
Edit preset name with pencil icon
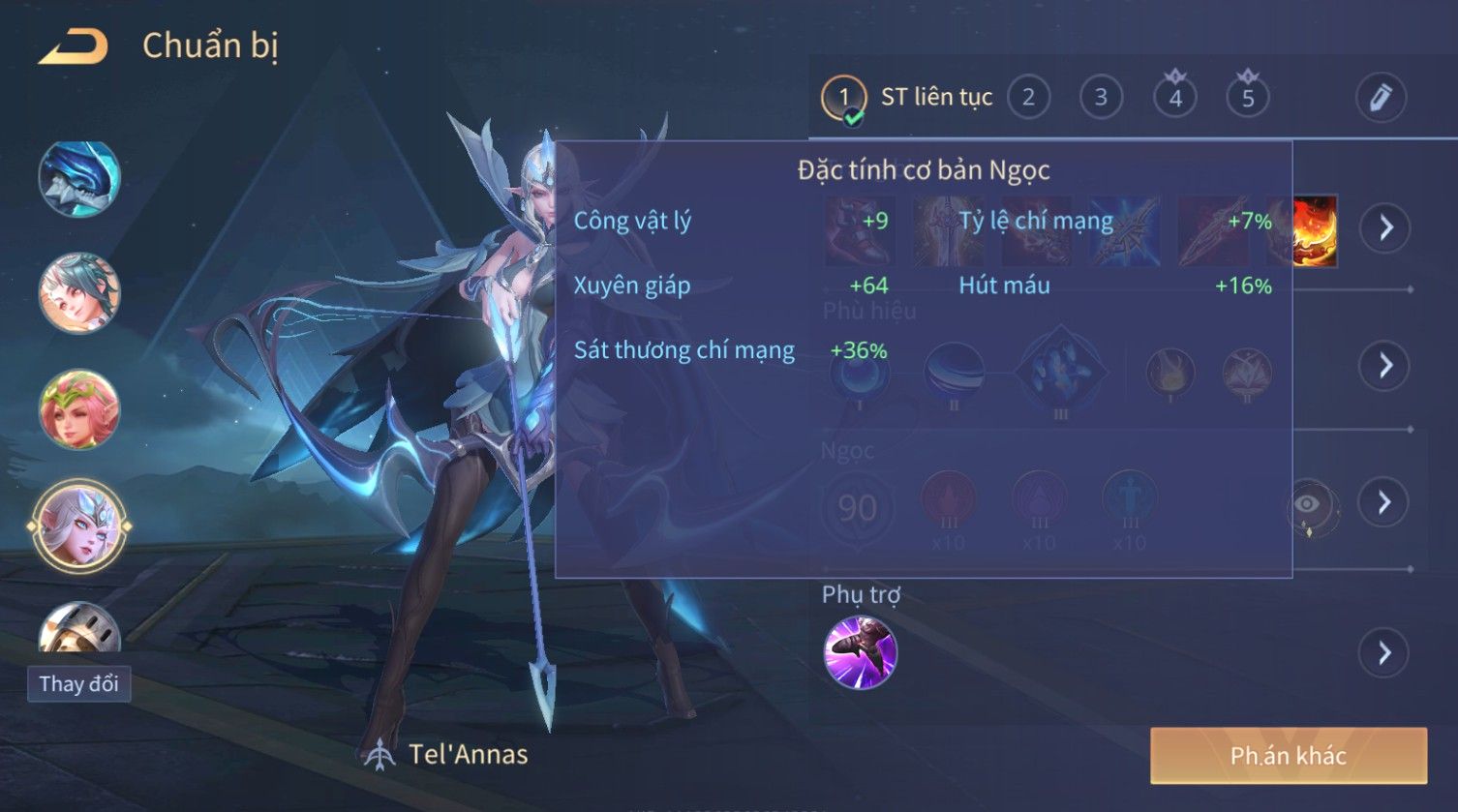(1380, 97)
